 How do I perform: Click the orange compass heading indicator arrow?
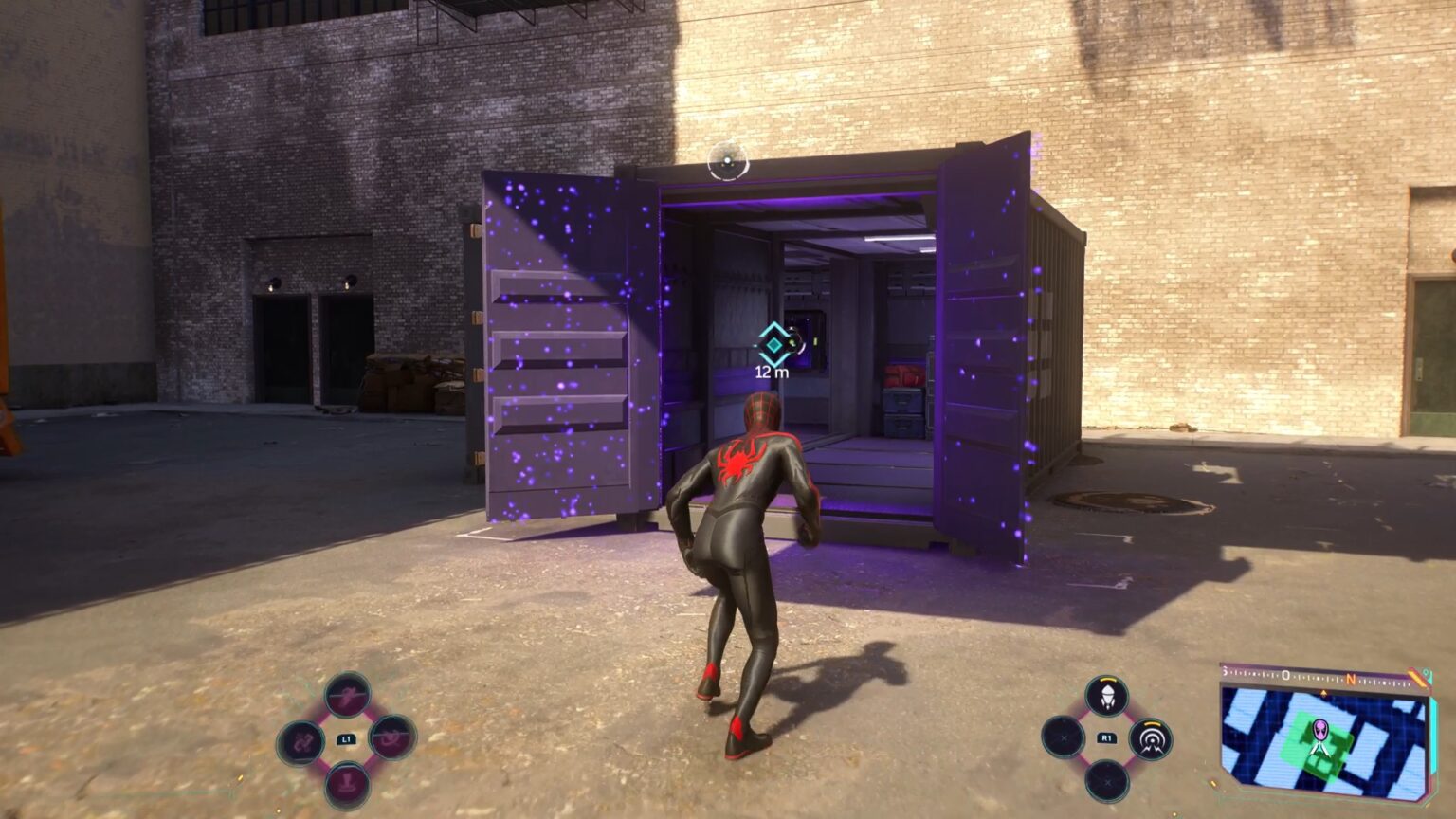coord(1323,692)
